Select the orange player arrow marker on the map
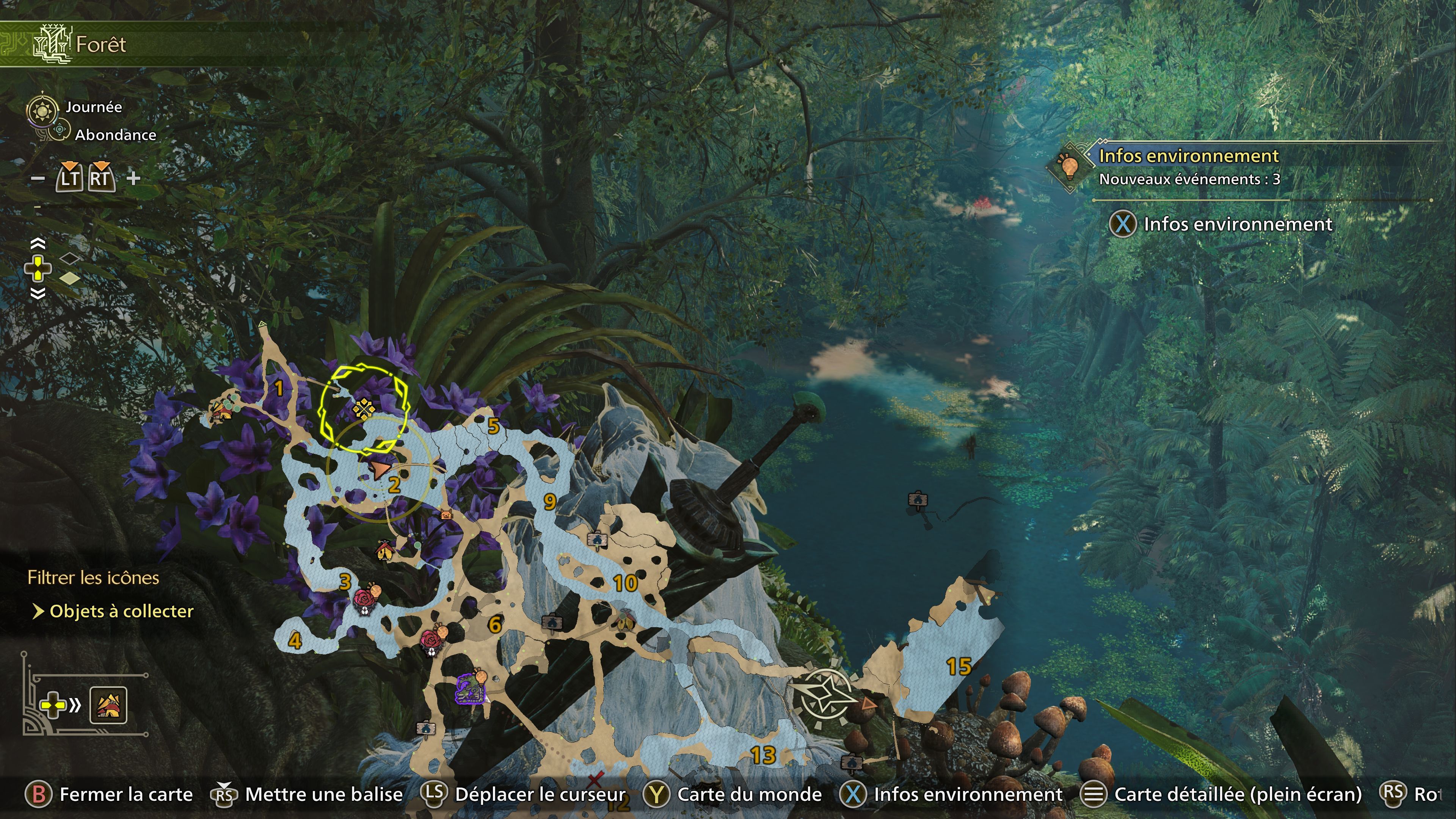 point(379,469)
